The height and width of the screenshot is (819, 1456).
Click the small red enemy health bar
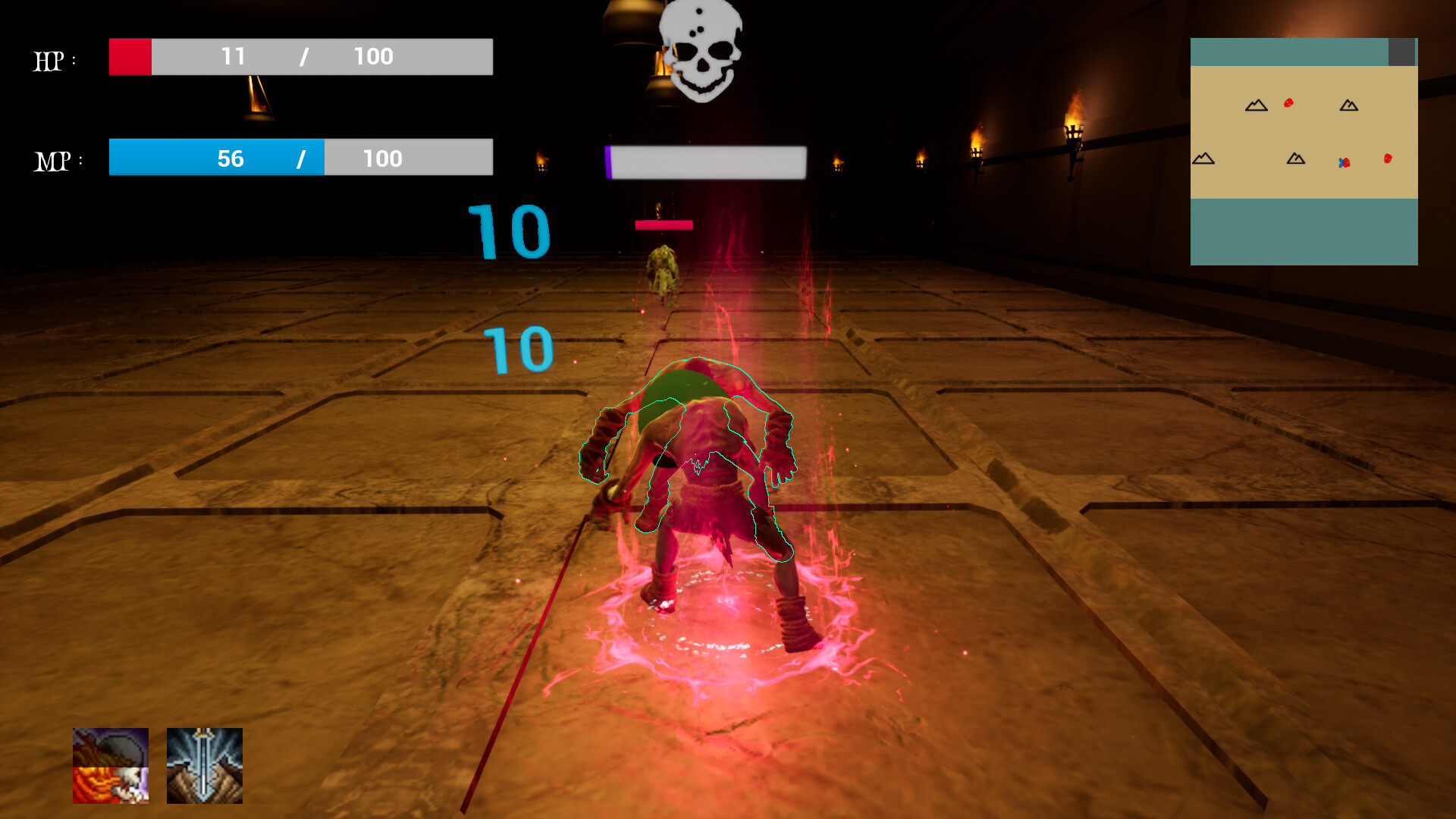point(664,223)
